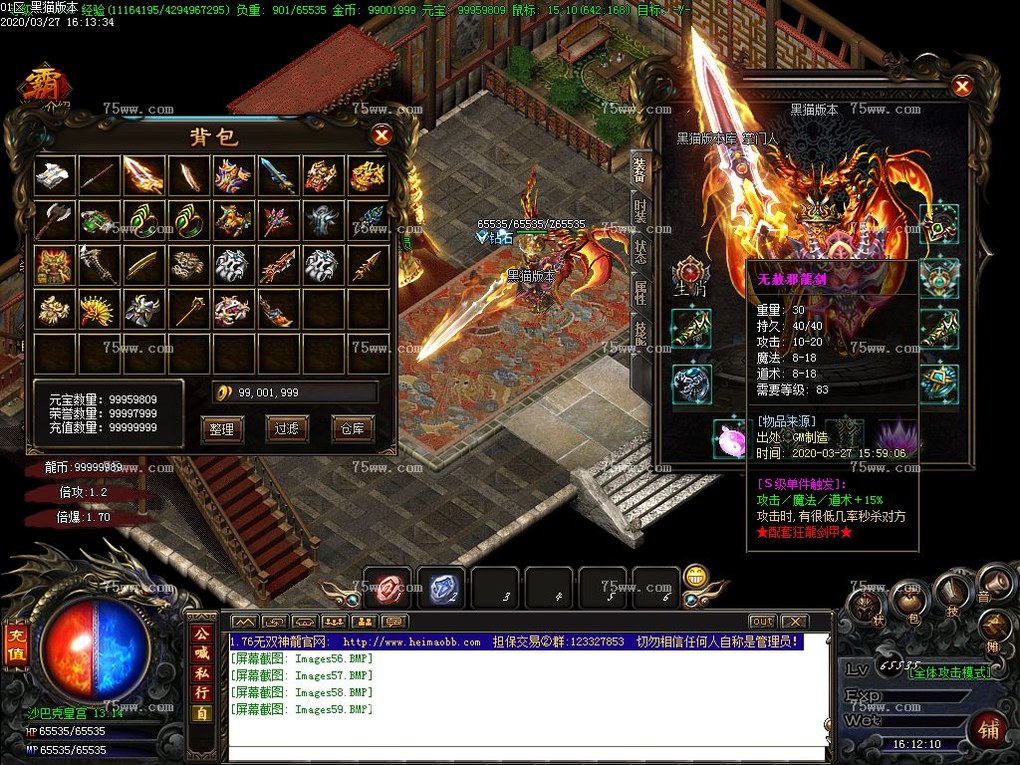
Task: Click the smiley emoji button
Action: (696, 577)
